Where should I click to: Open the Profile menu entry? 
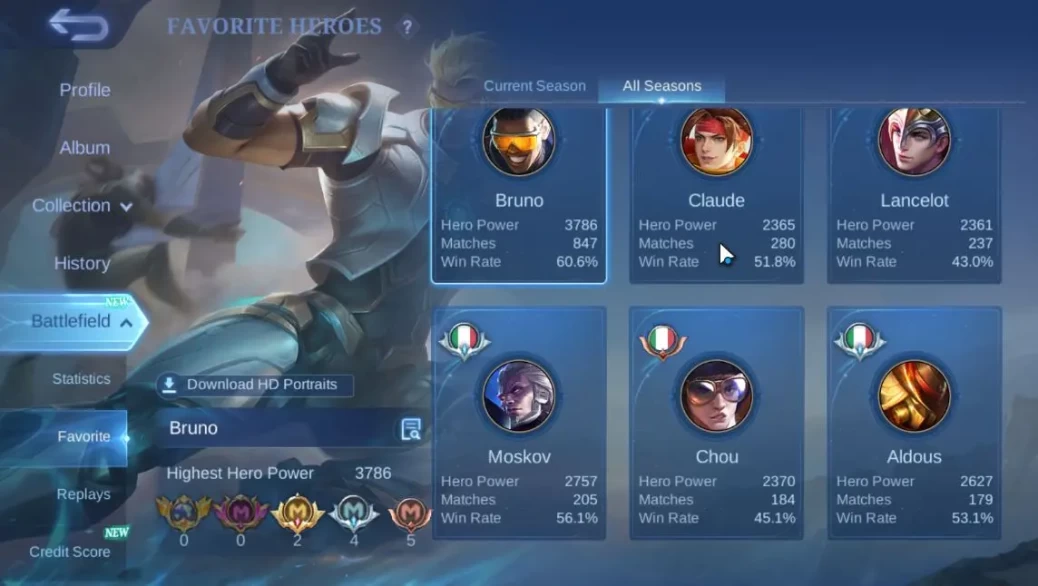click(85, 90)
